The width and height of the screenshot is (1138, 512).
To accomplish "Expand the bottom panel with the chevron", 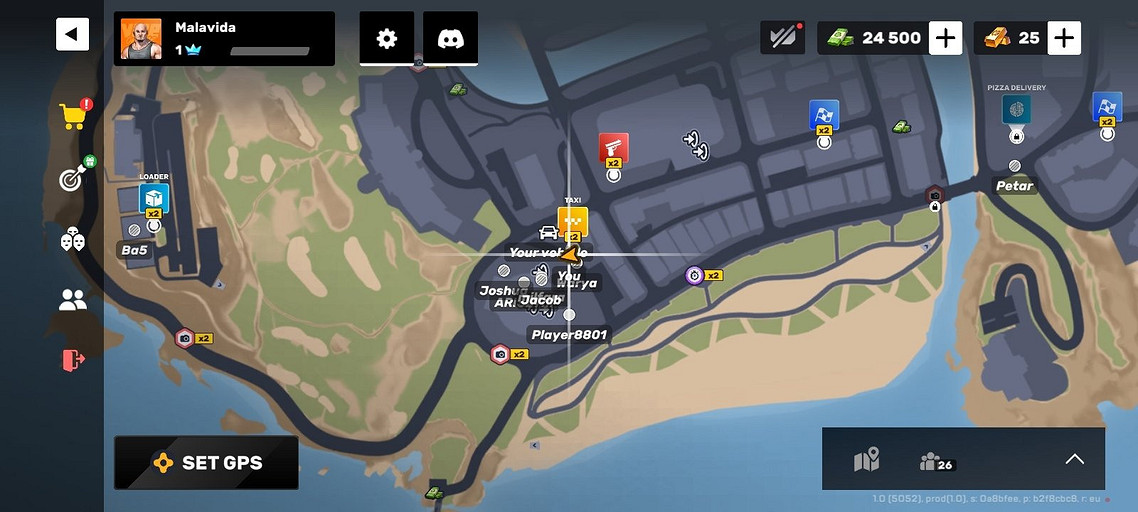I will 1074,459.
